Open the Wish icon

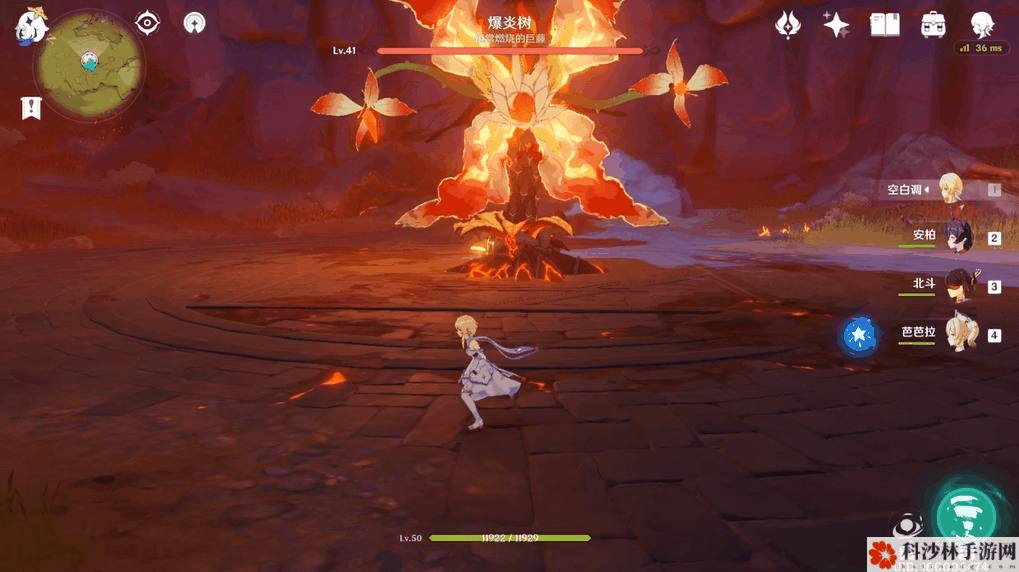tap(789, 25)
